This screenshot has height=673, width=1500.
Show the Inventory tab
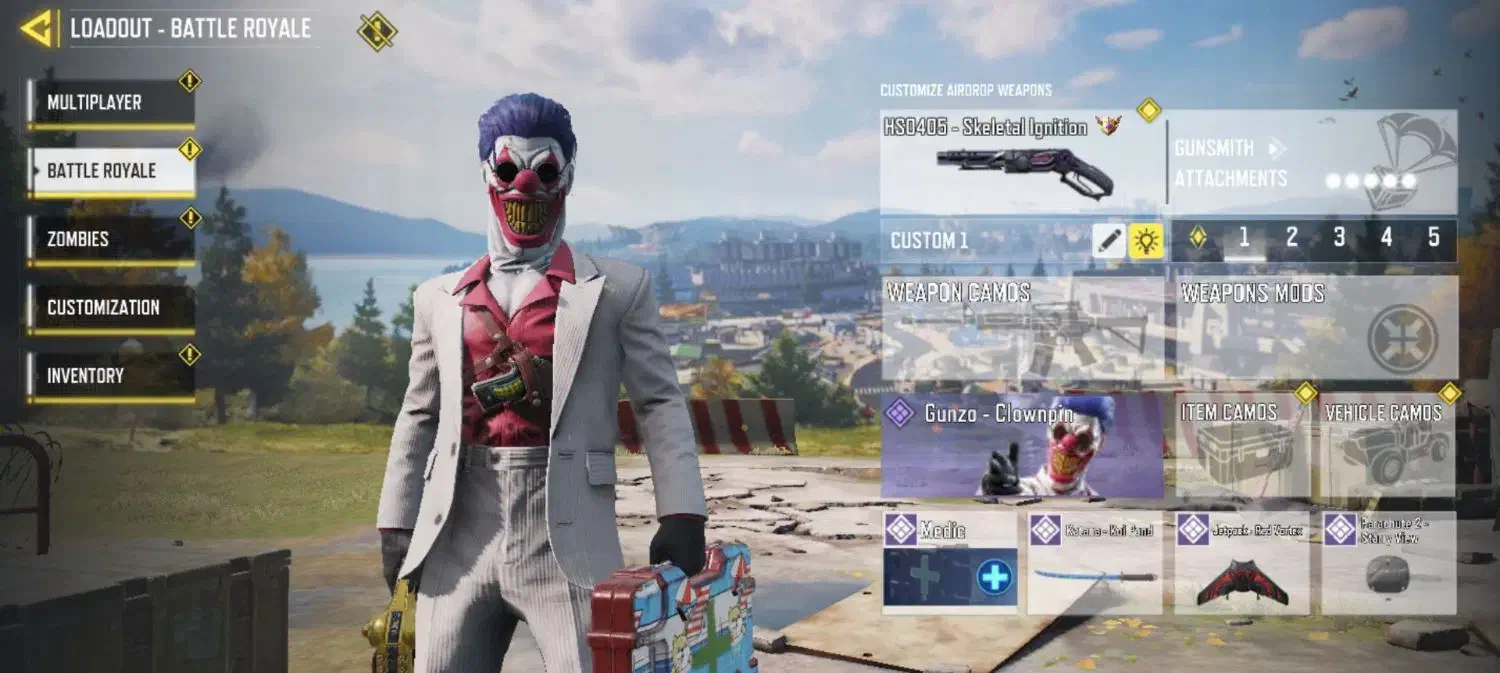[x=110, y=376]
